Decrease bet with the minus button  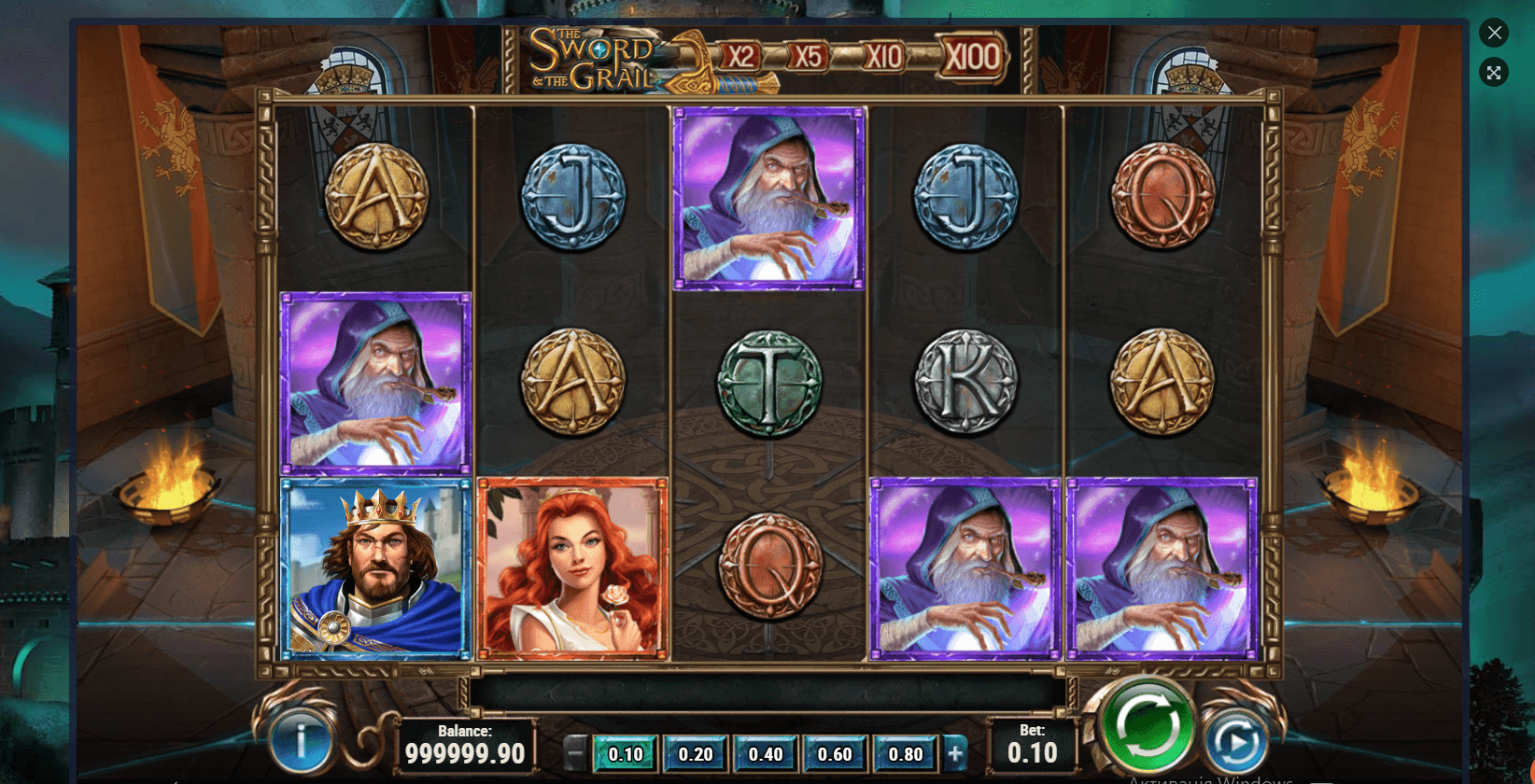pyautogui.click(x=576, y=753)
